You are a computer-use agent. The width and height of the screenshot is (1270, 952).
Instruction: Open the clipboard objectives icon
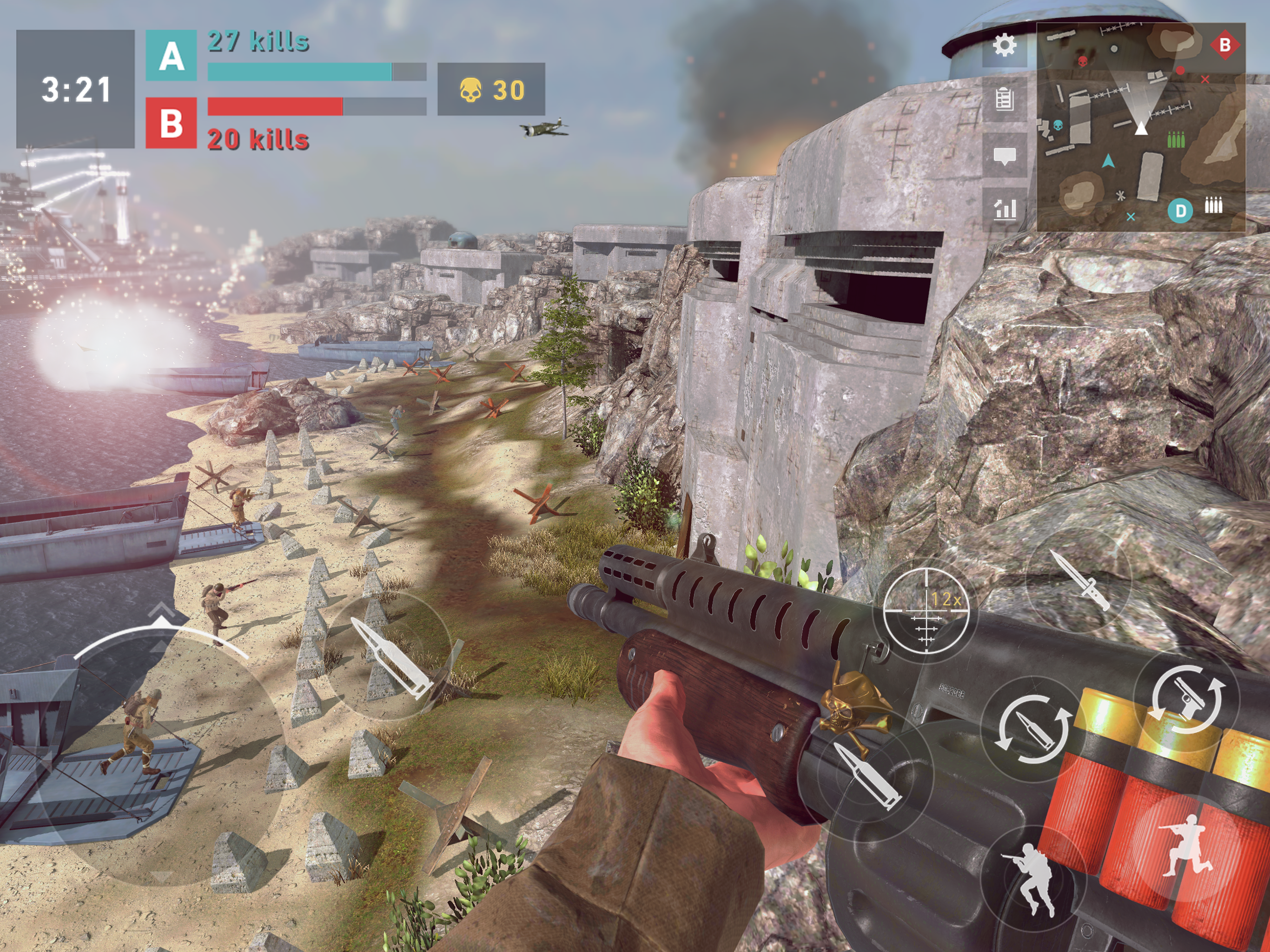[1004, 99]
